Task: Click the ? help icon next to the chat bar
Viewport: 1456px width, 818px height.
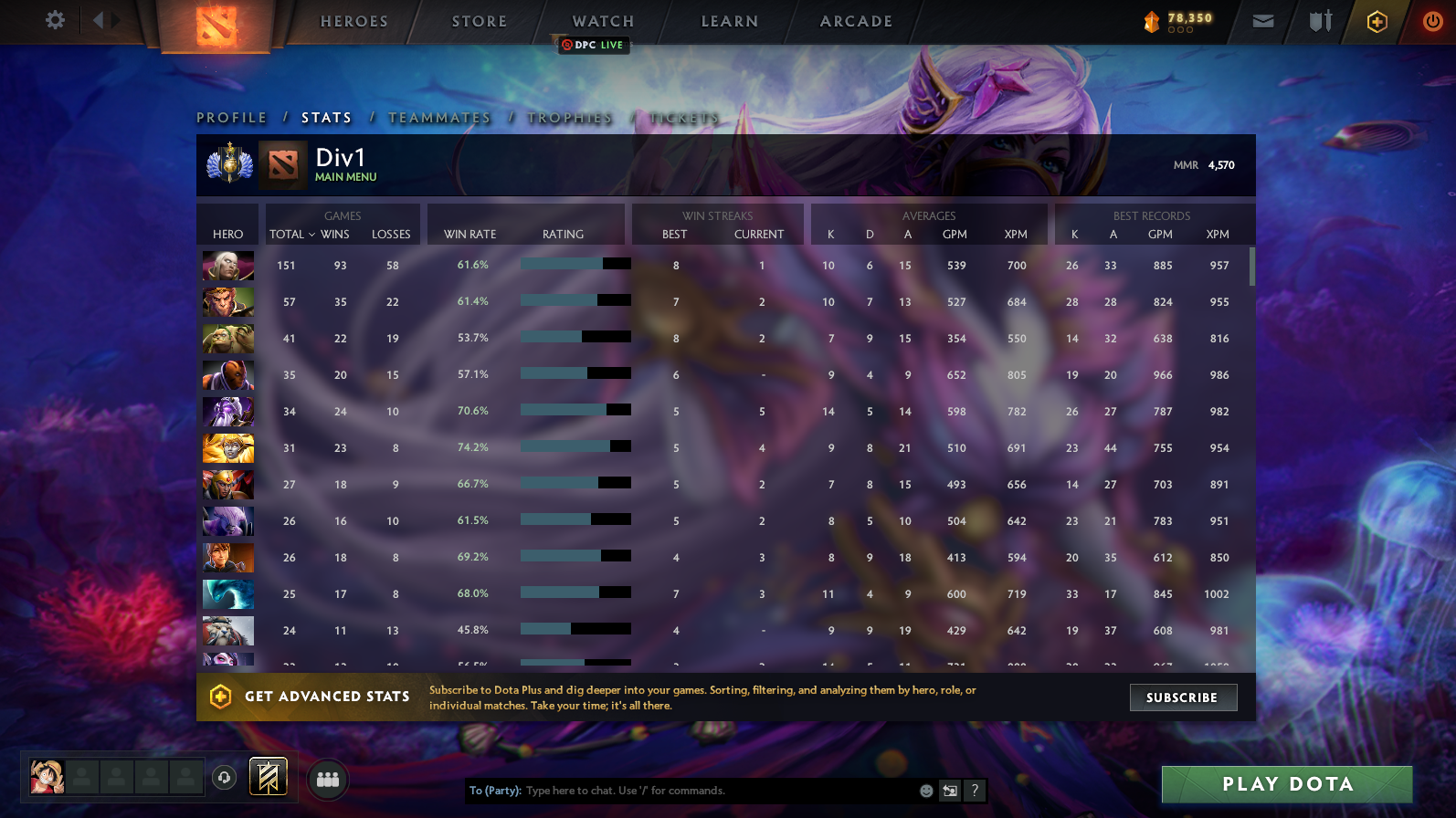Action: tap(974, 792)
